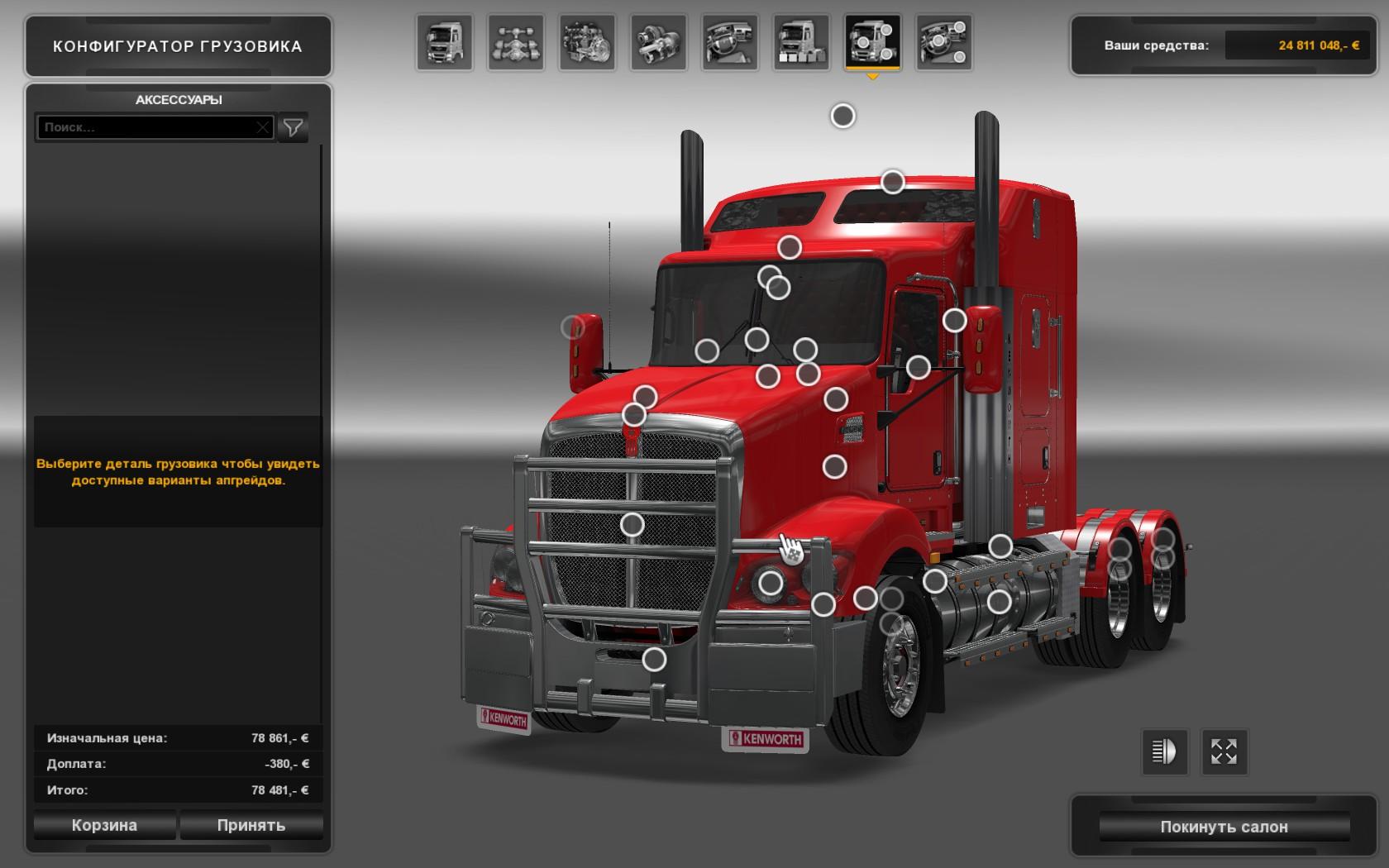Select the engine tab
The height and width of the screenshot is (868, 1389).
pos(587,42)
